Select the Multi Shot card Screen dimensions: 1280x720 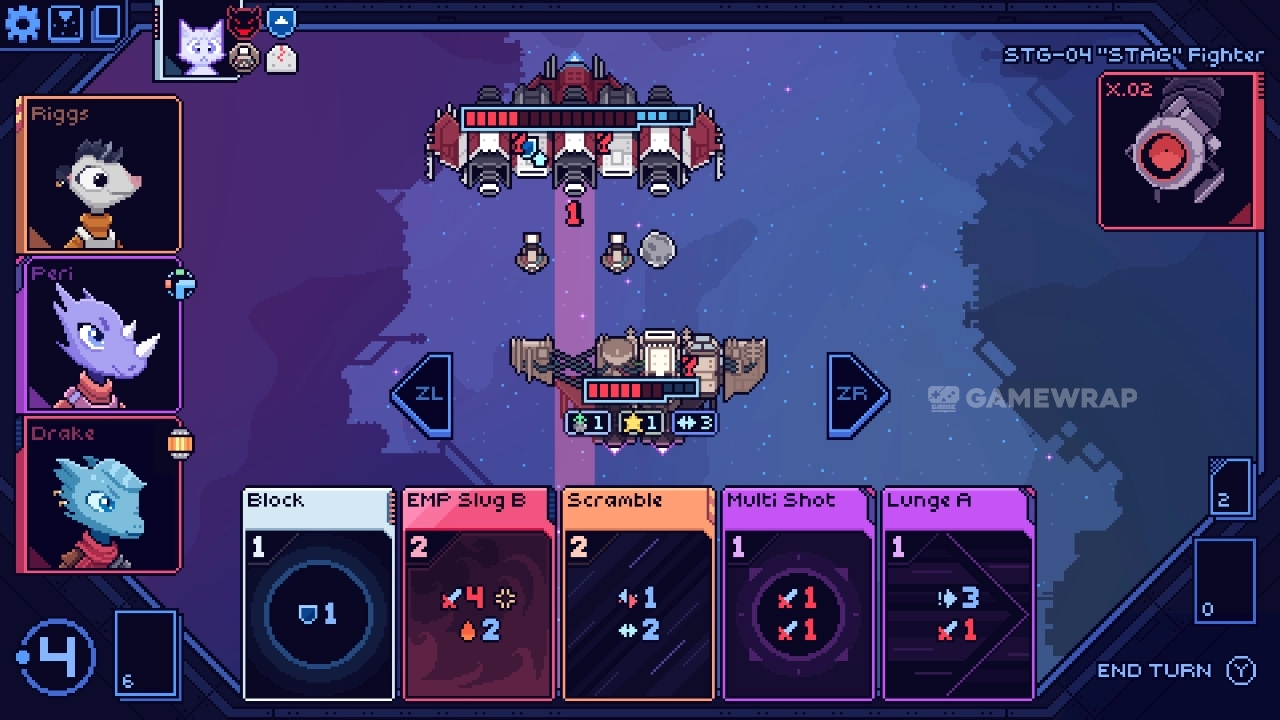click(798, 594)
